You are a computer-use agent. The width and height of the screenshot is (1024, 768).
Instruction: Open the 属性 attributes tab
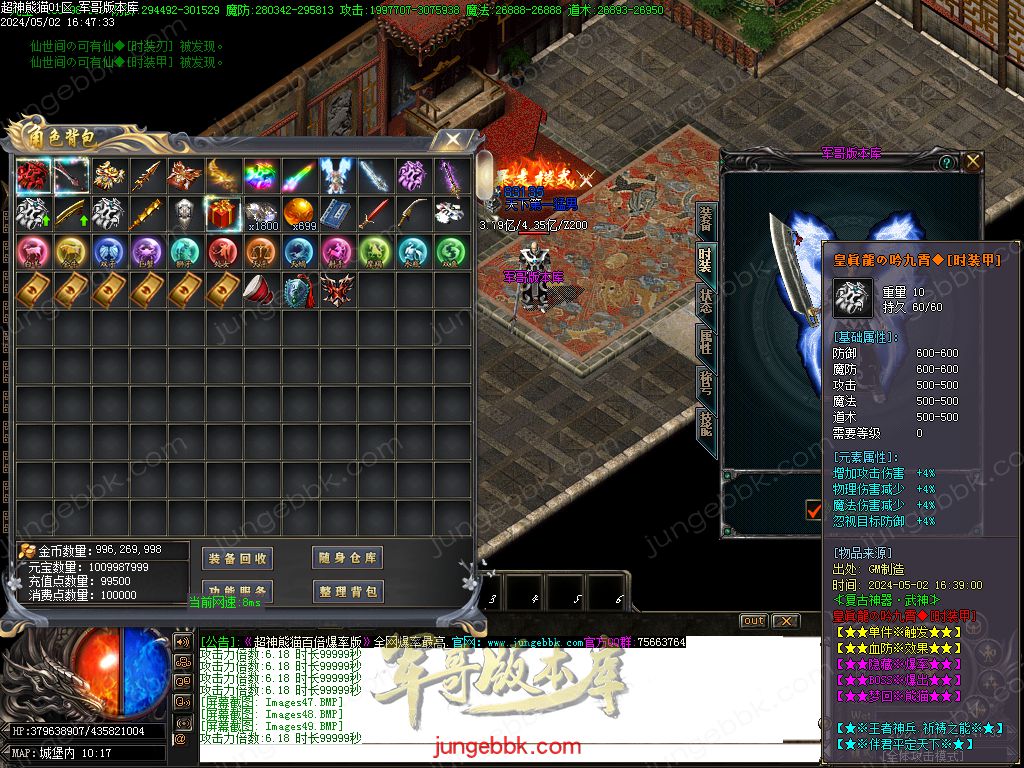[706, 341]
